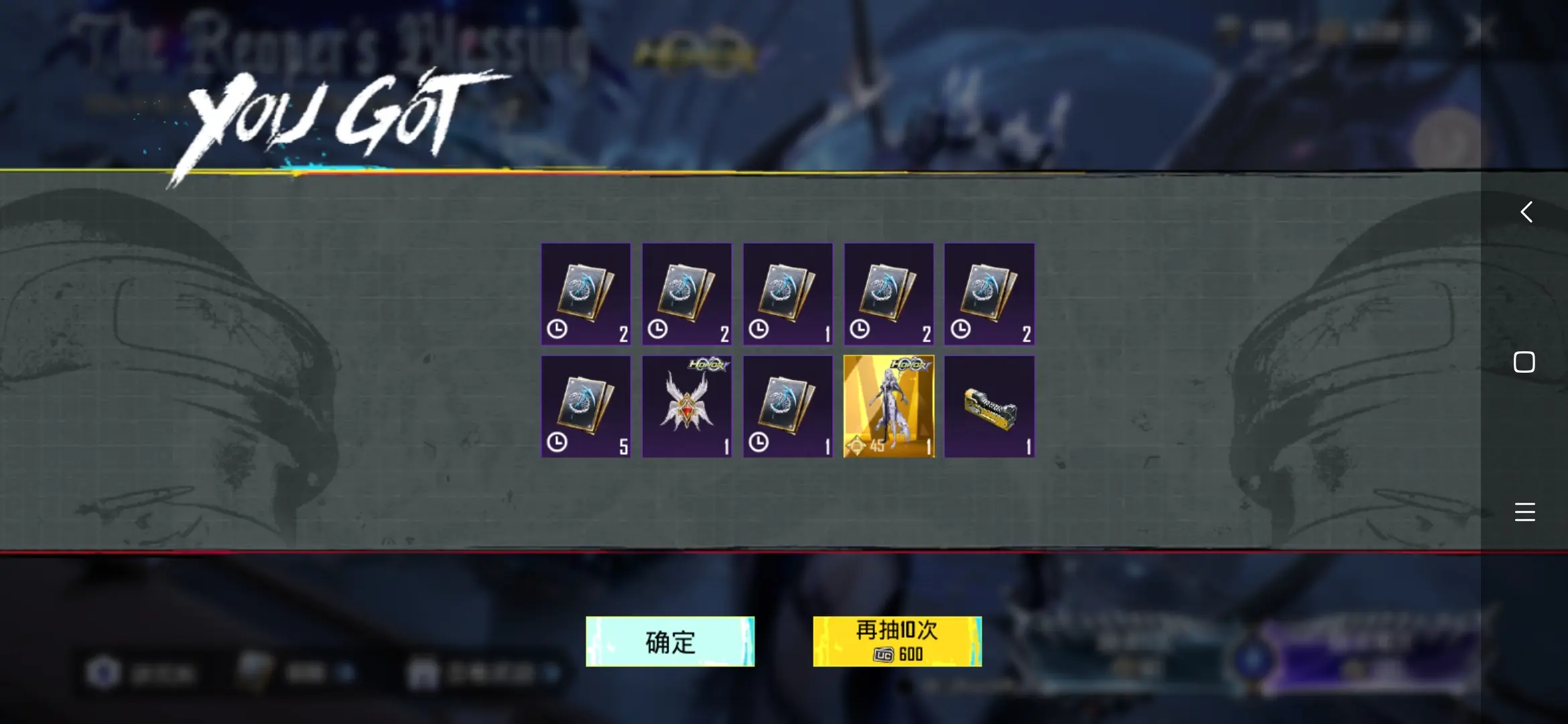1568x724 pixels.
Task: Select the Reaper card reward showing x5
Action: point(586,407)
